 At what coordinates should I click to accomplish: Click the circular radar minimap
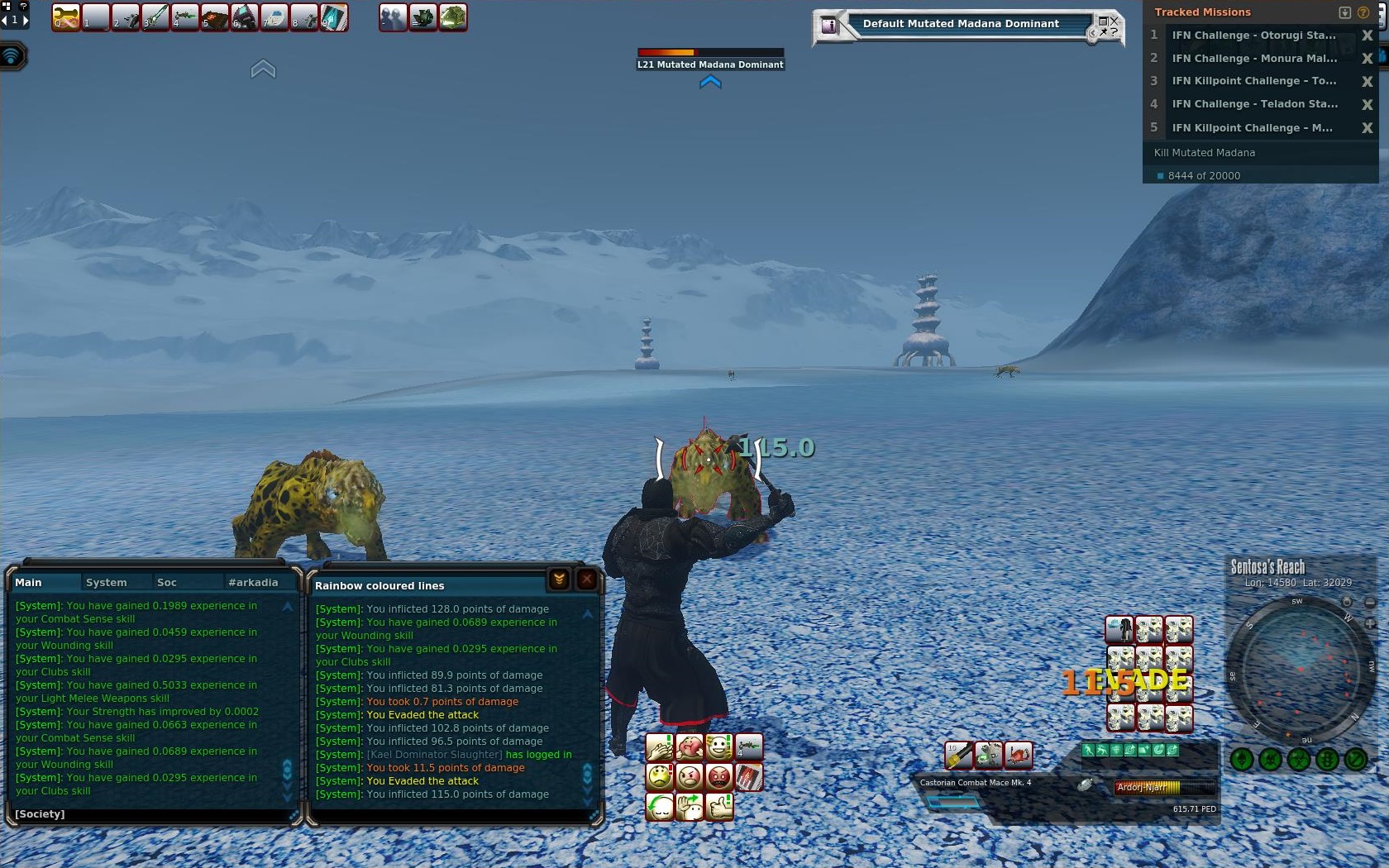pyautogui.click(x=1301, y=667)
